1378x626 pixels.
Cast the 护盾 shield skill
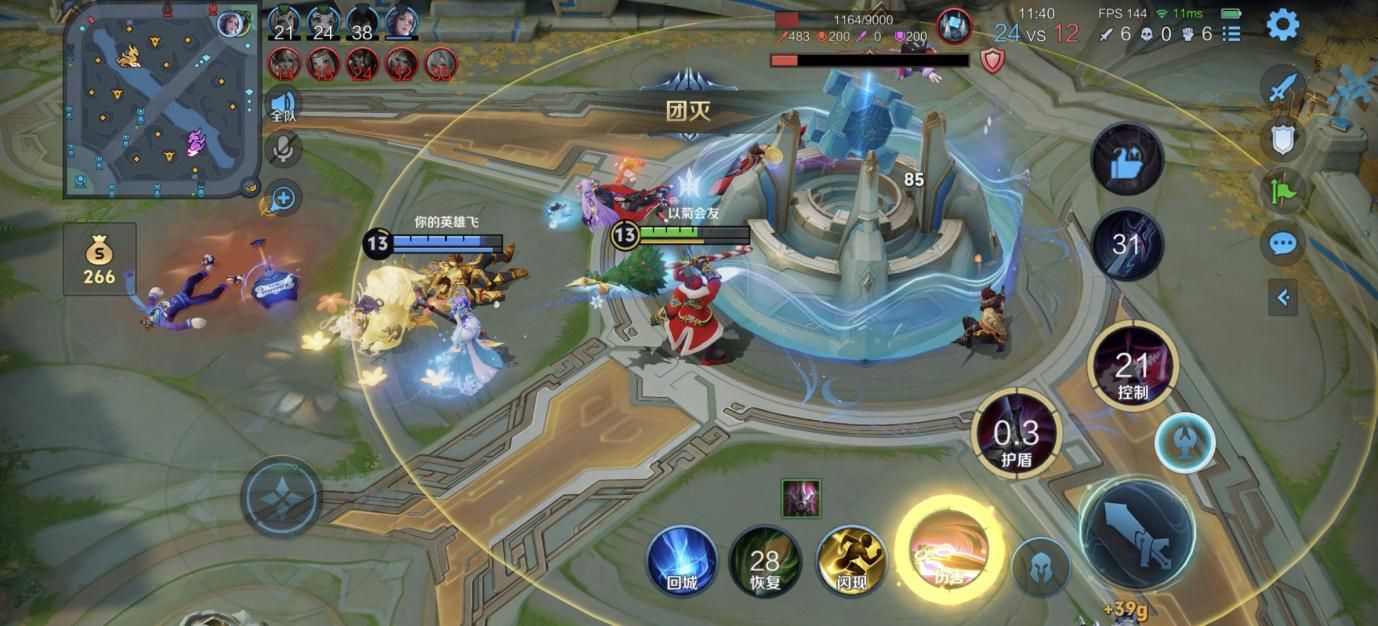[1016, 433]
